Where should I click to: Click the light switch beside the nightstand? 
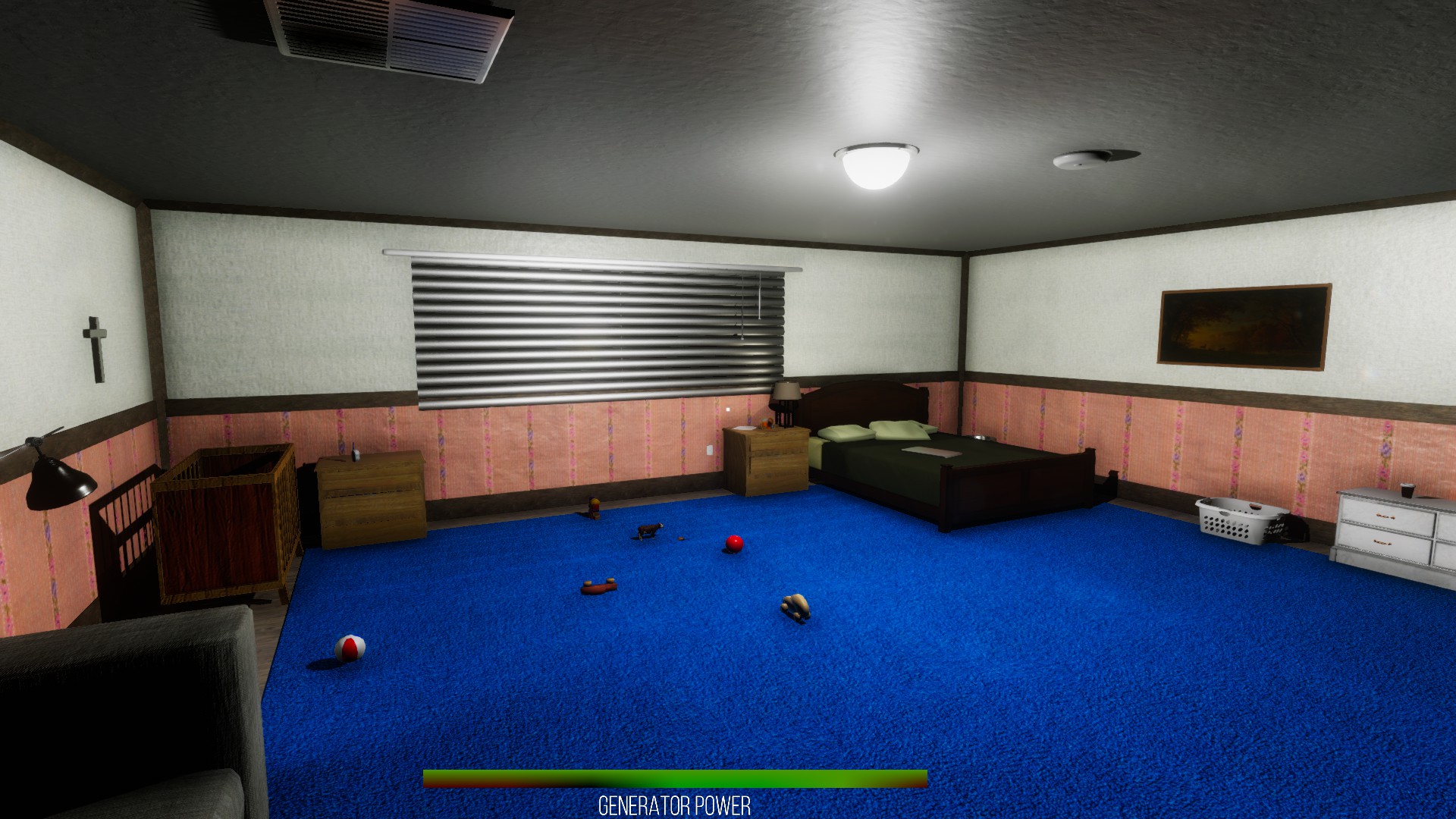click(x=710, y=449)
